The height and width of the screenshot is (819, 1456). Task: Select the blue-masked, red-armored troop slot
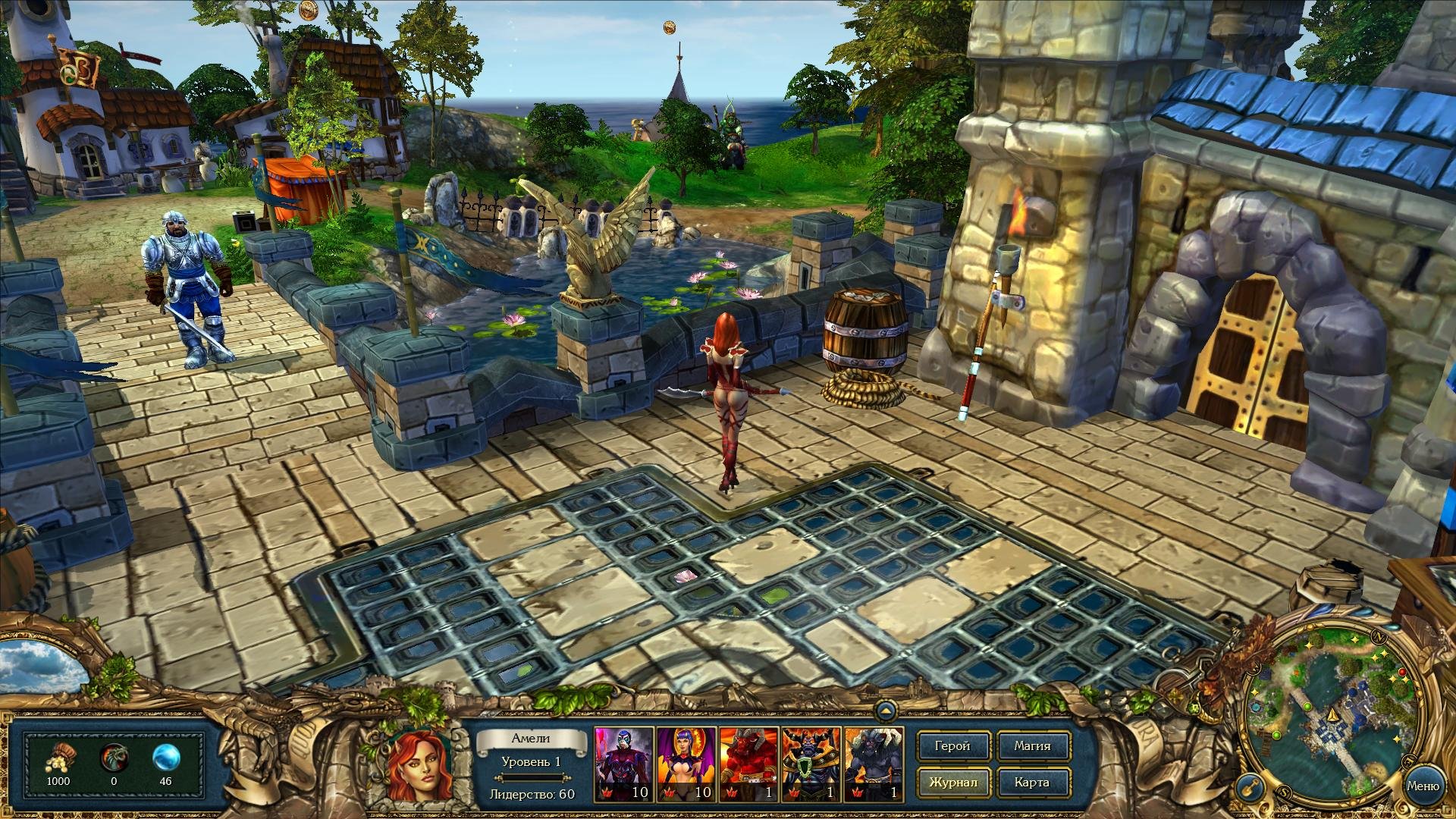(x=624, y=764)
